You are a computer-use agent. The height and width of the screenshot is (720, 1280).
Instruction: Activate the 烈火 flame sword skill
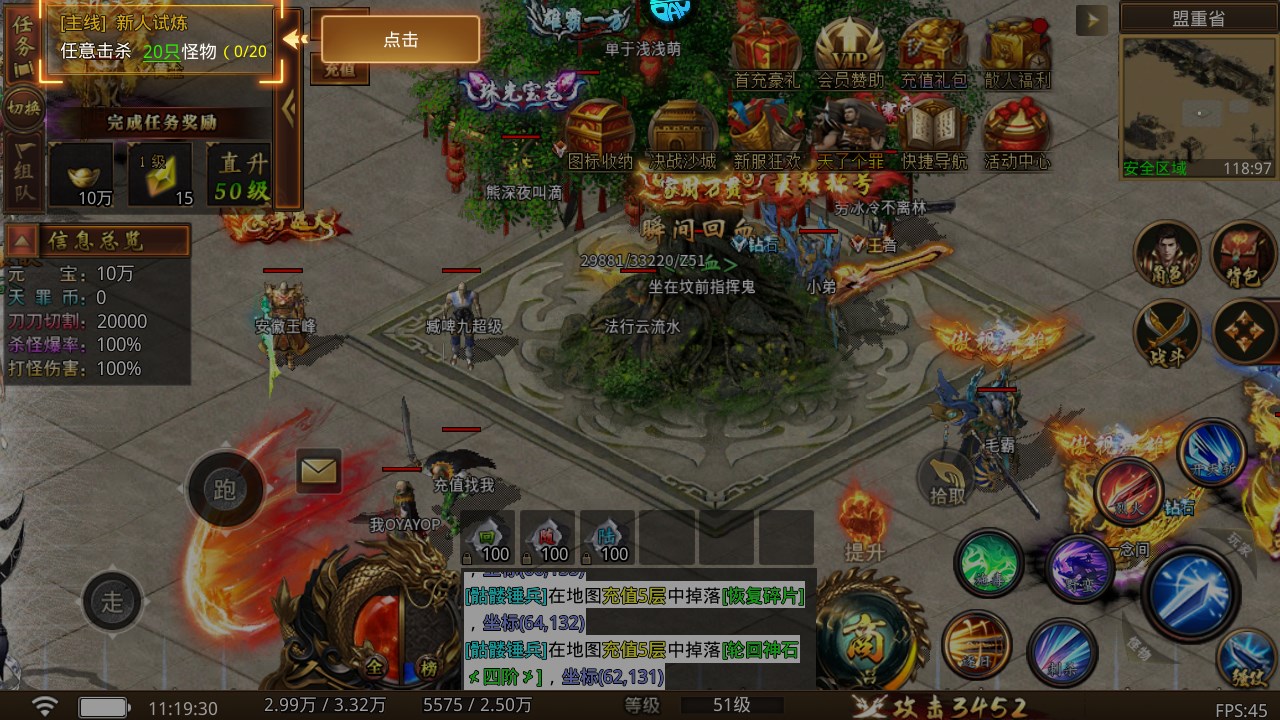point(1127,489)
